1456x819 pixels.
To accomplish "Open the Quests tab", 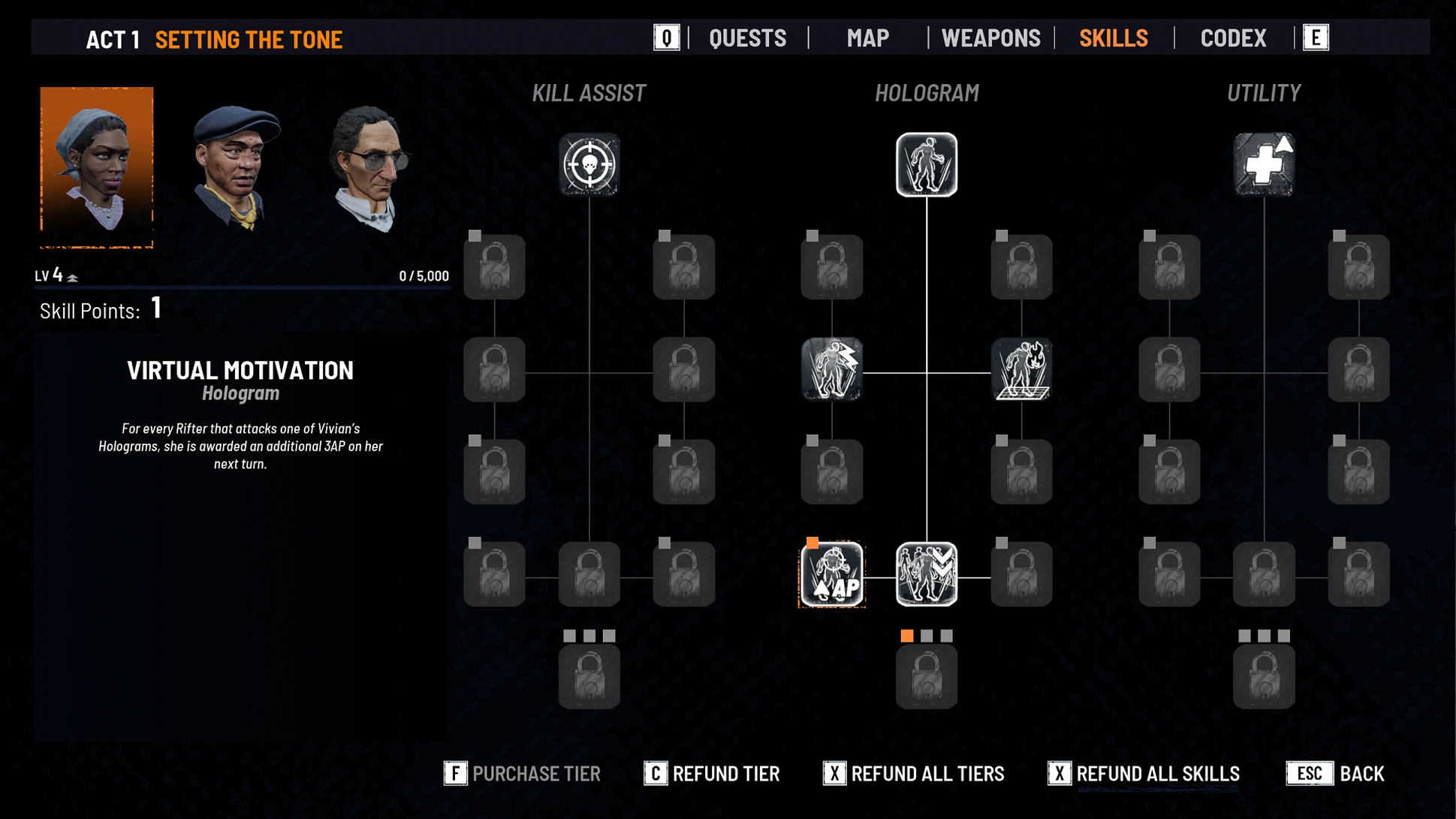I will coord(747,38).
